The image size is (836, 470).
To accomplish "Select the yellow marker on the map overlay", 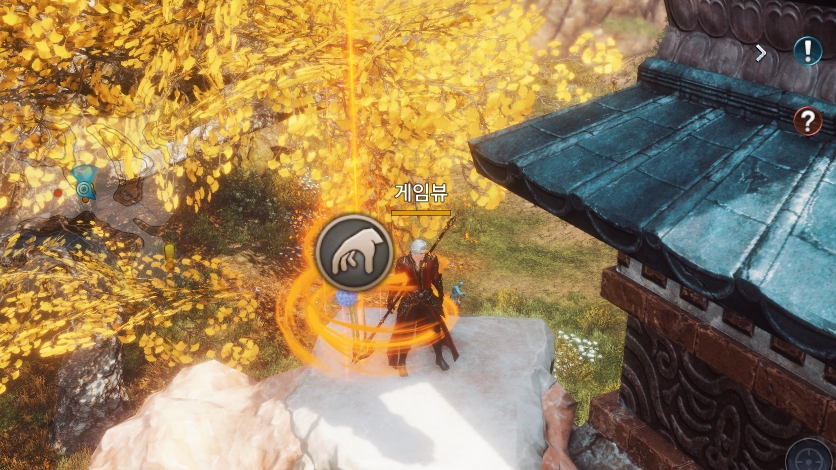I will point(169,249).
